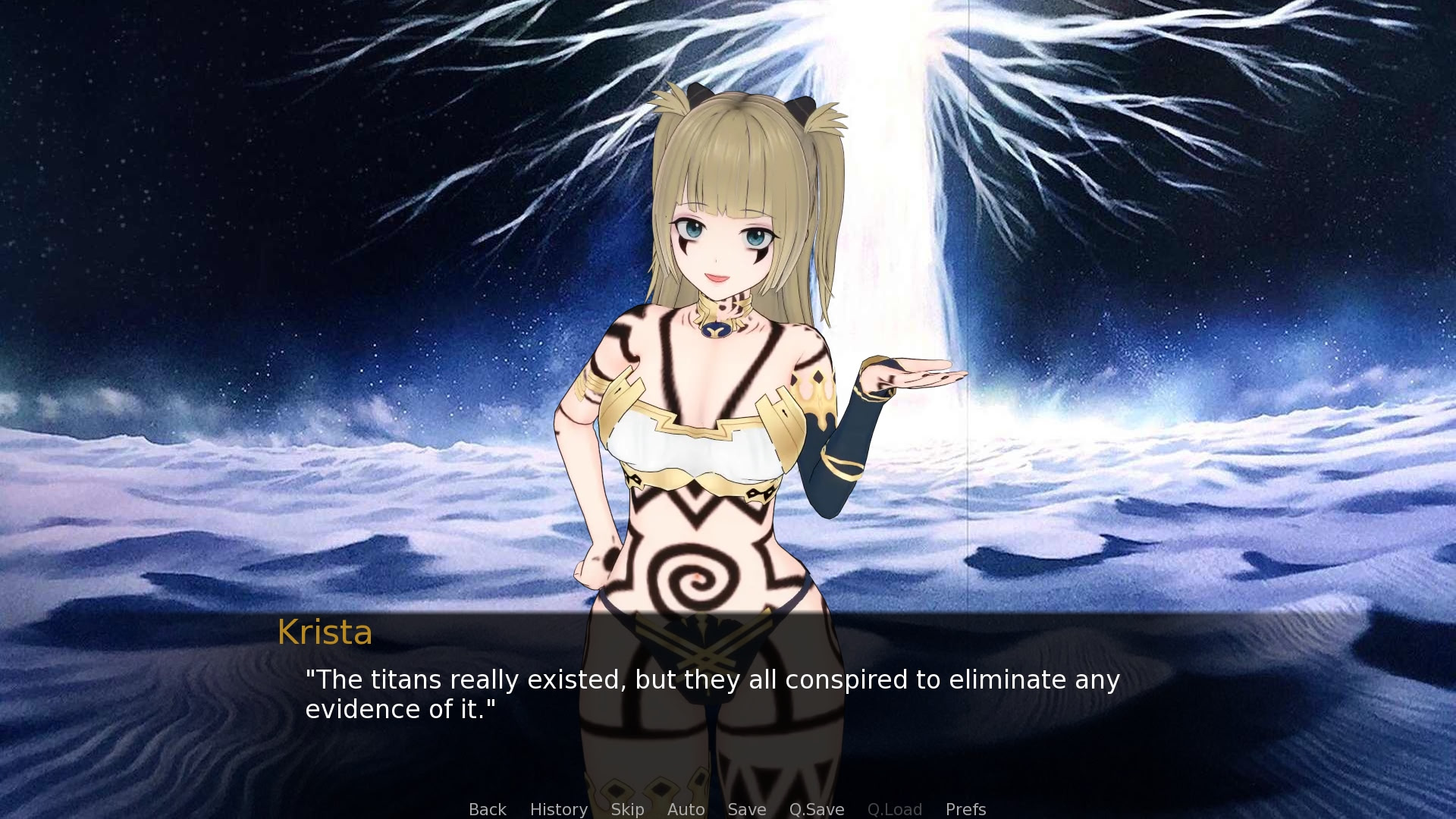This screenshot has height=819, width=1456.
Task: Open the Prefs settings screen
Action: click(965, 809)
